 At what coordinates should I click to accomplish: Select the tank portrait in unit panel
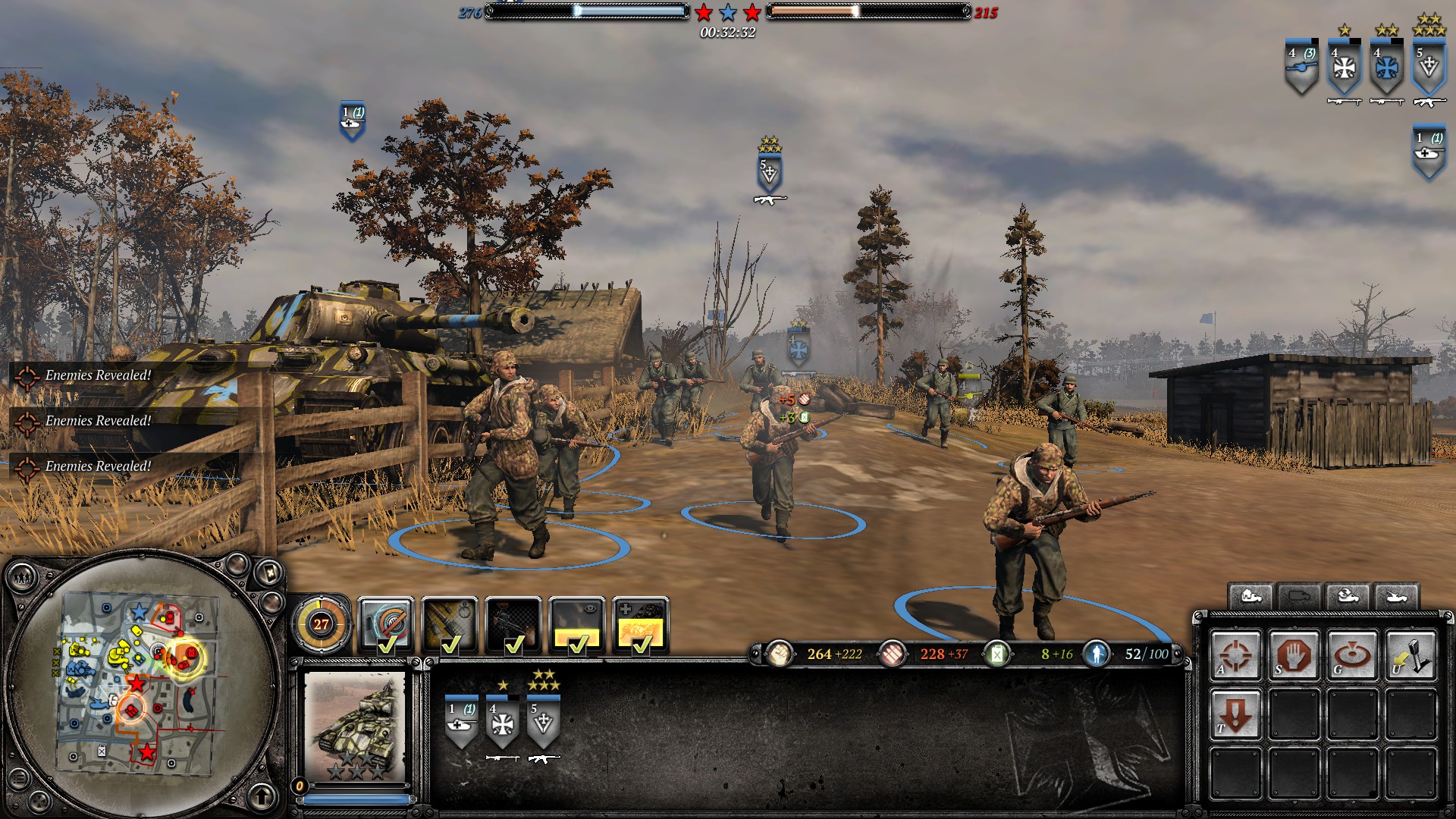pyautogui.click(x=355, y=726)
